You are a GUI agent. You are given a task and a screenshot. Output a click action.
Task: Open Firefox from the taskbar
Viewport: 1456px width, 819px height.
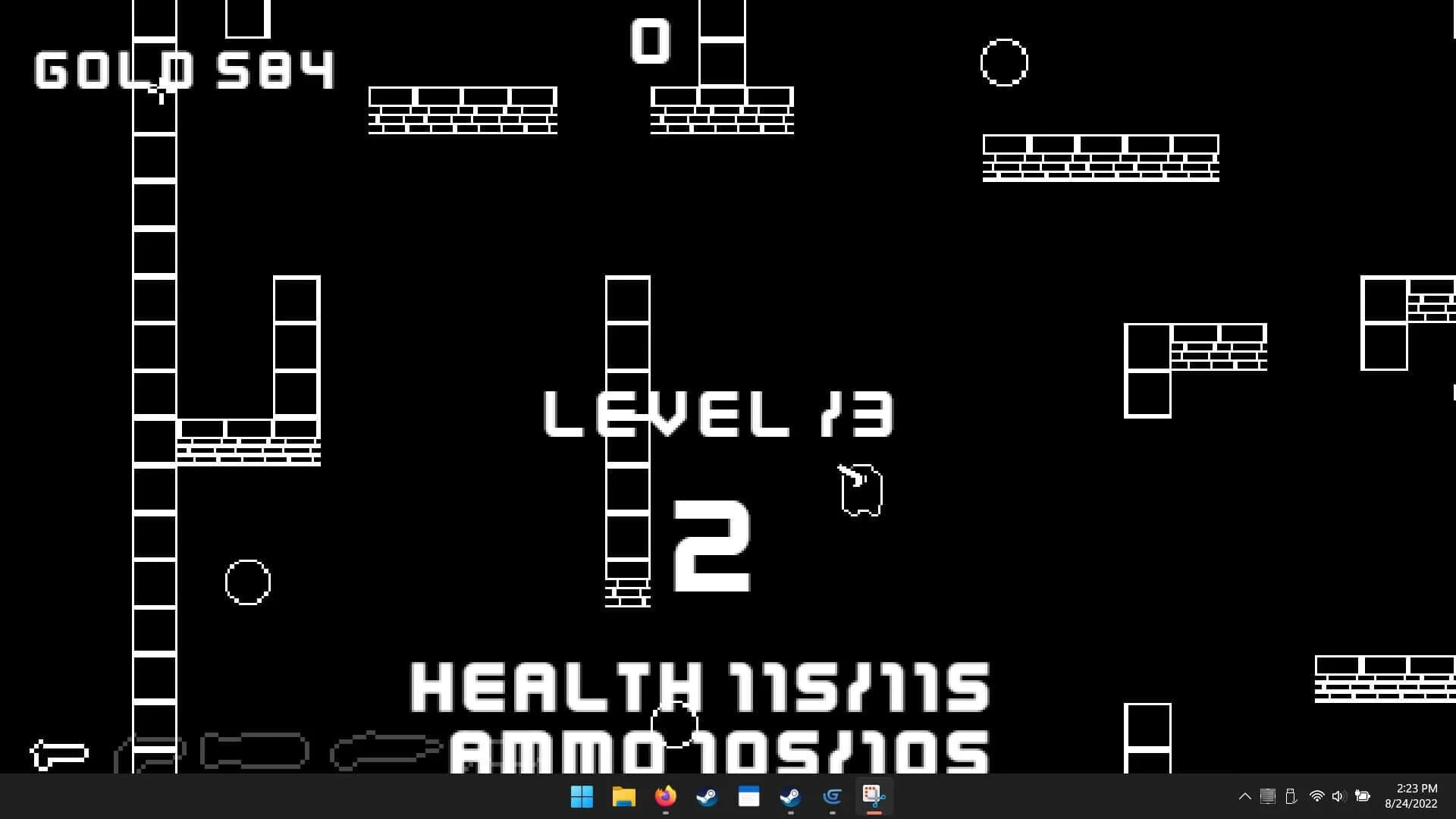pos(664,797)
